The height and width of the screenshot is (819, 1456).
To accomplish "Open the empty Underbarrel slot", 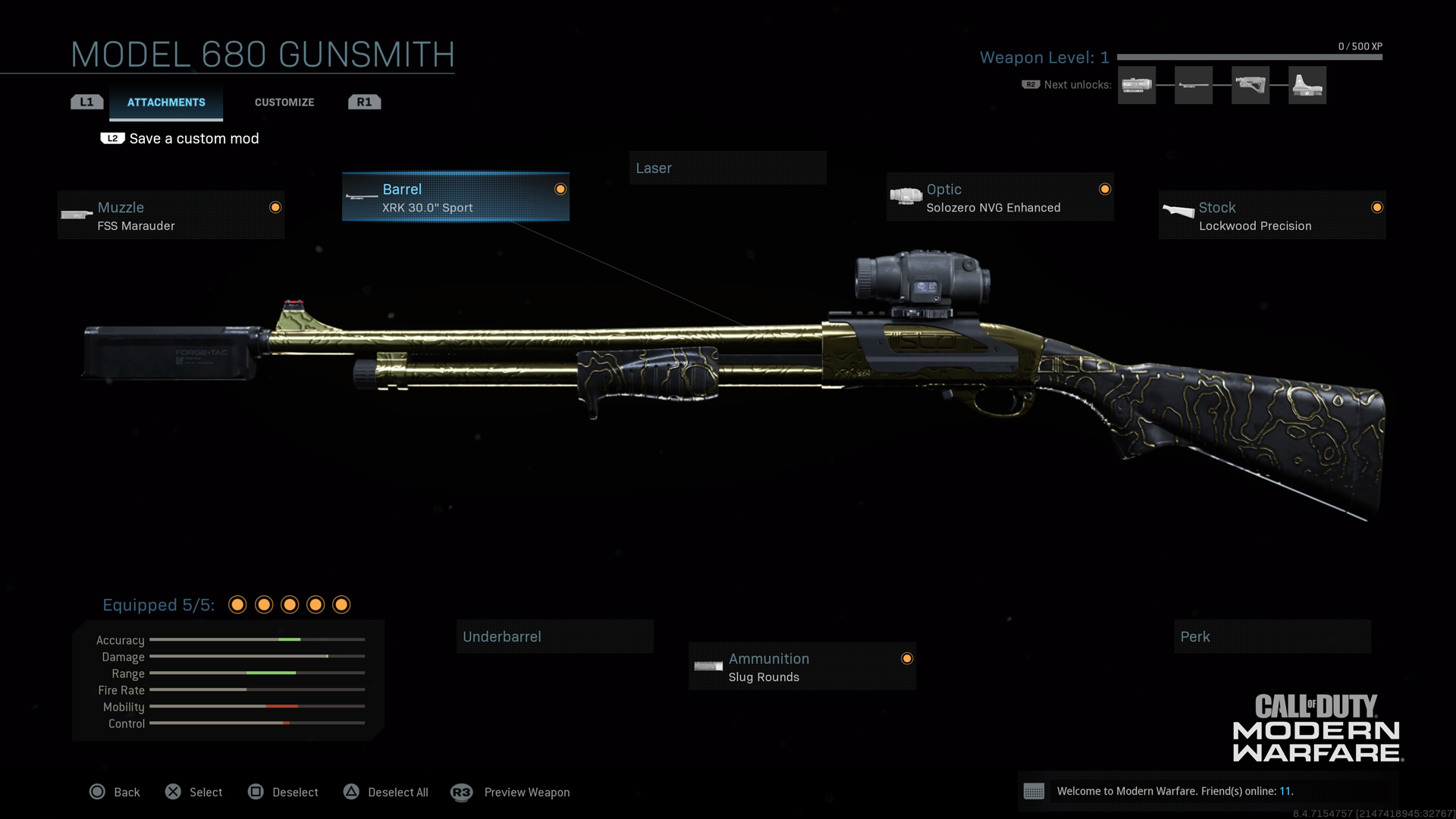I will (554, 637).
